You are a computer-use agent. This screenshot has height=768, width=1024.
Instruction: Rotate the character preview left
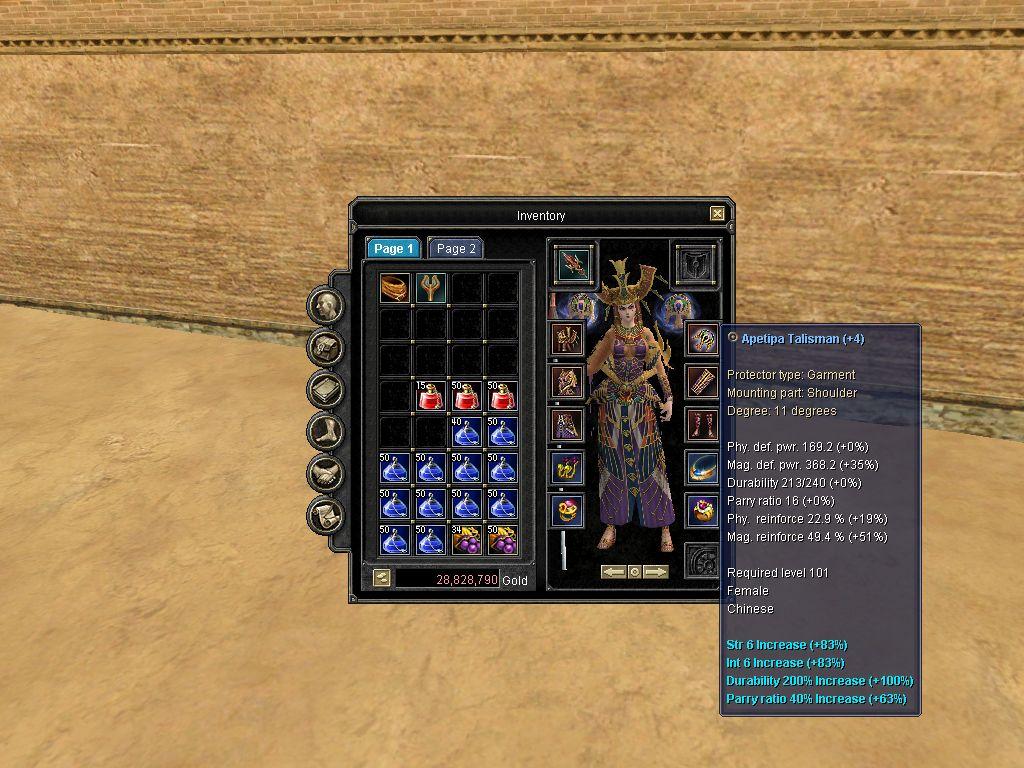click(x=613, y=572)
